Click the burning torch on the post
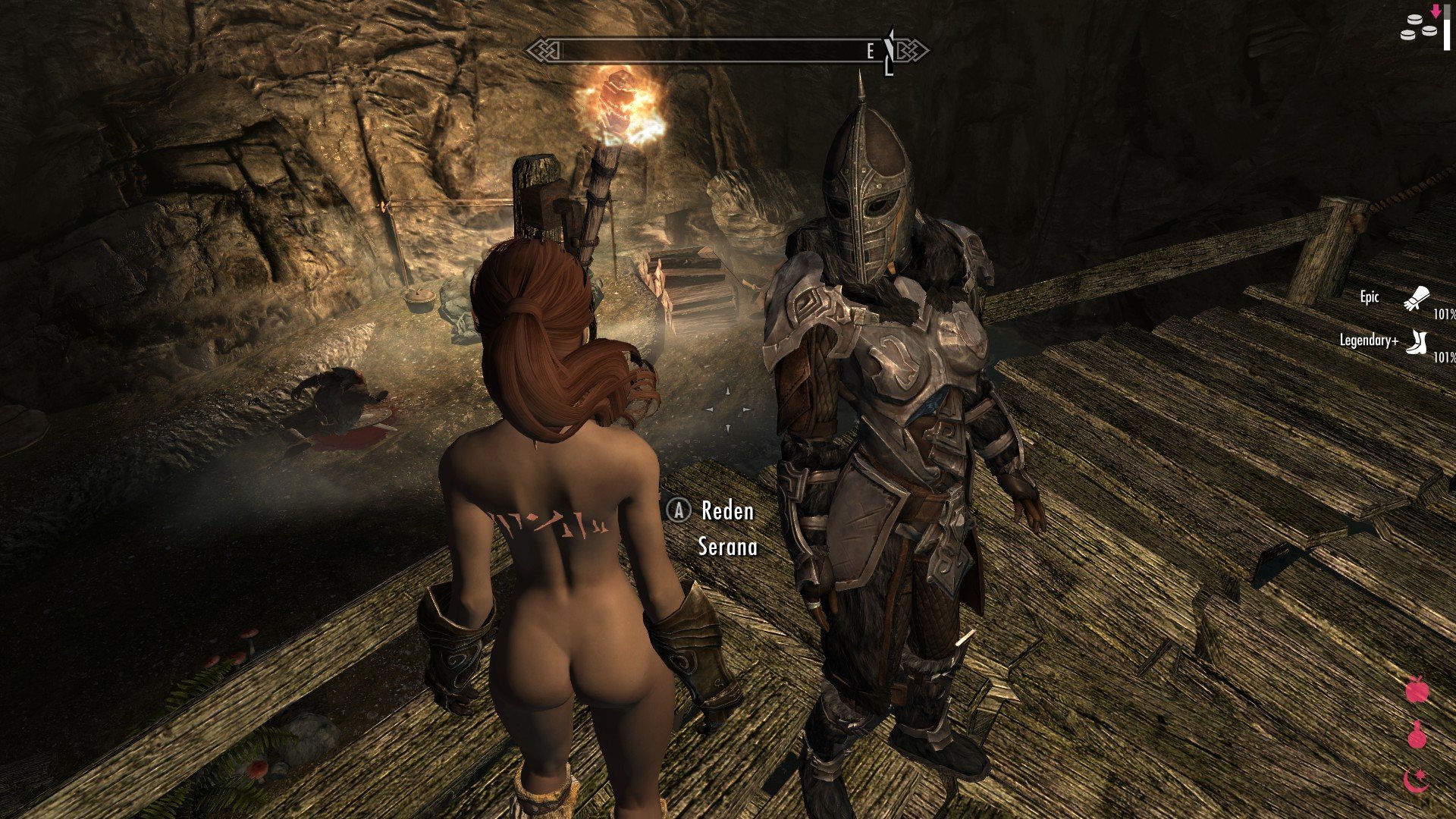 (x=617, y=99)
